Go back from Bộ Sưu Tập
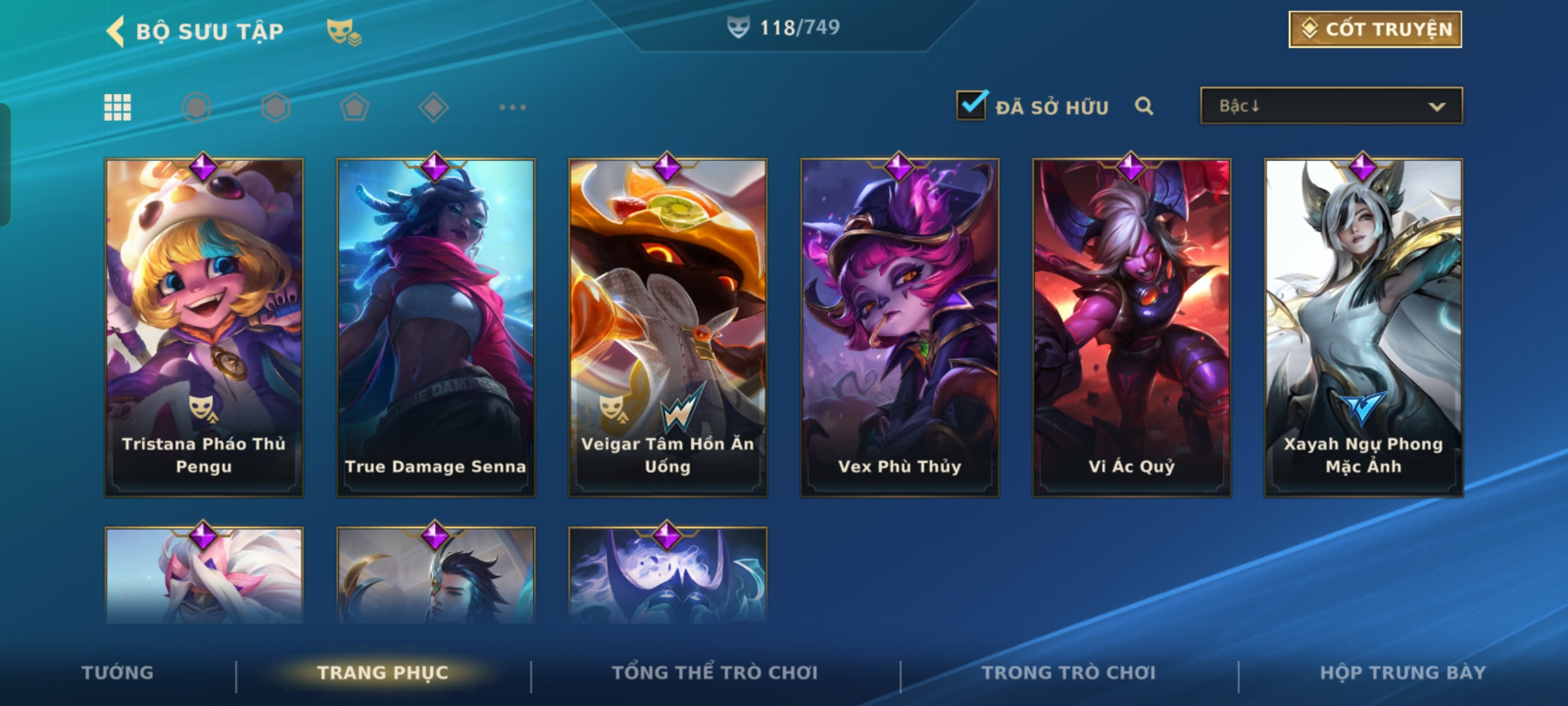Image resolution: width=1568 pixels, height=706 pixels. click(x=116, y=31)
